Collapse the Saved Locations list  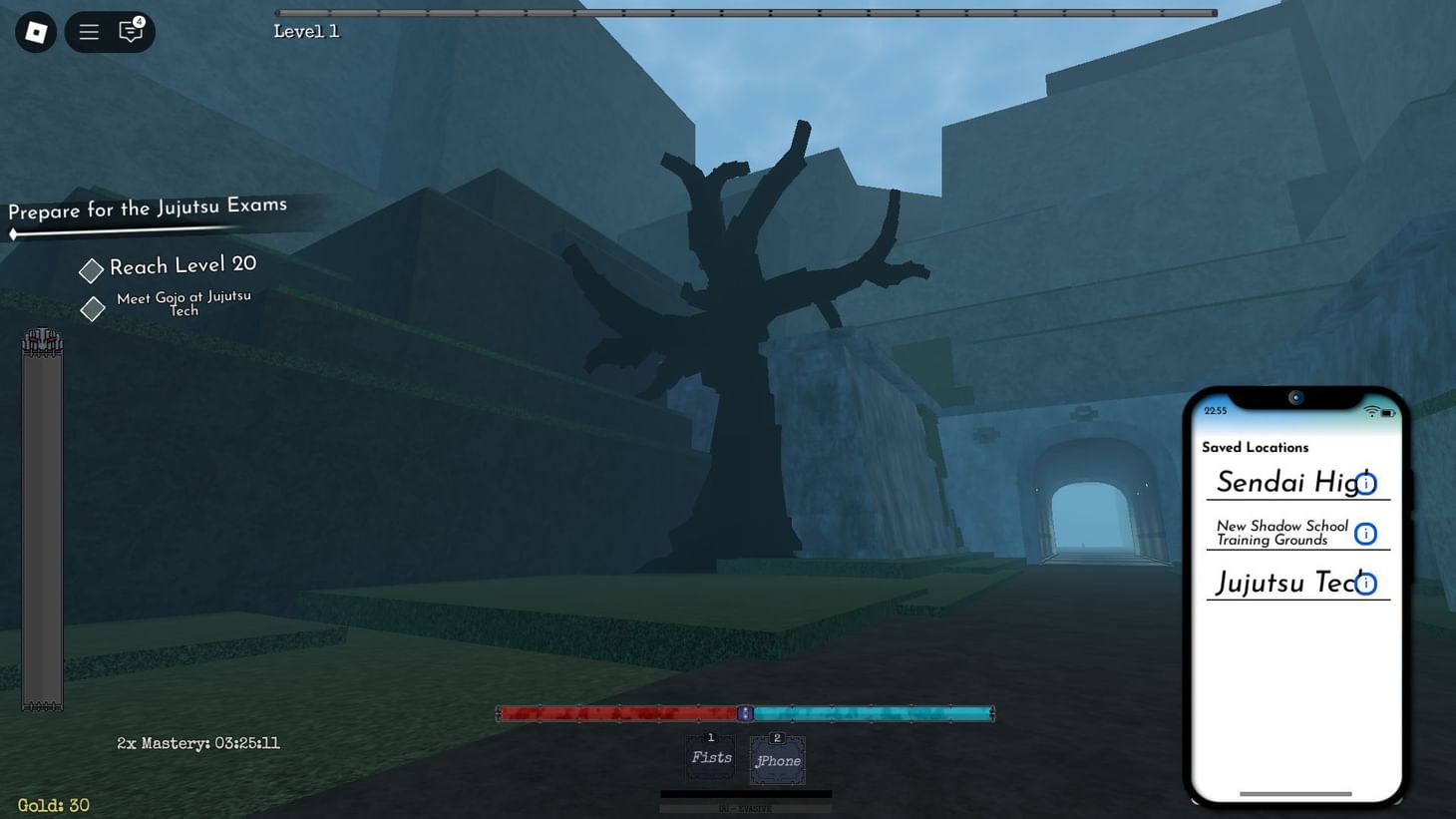pyautogui.click(x=1255, y=447)
